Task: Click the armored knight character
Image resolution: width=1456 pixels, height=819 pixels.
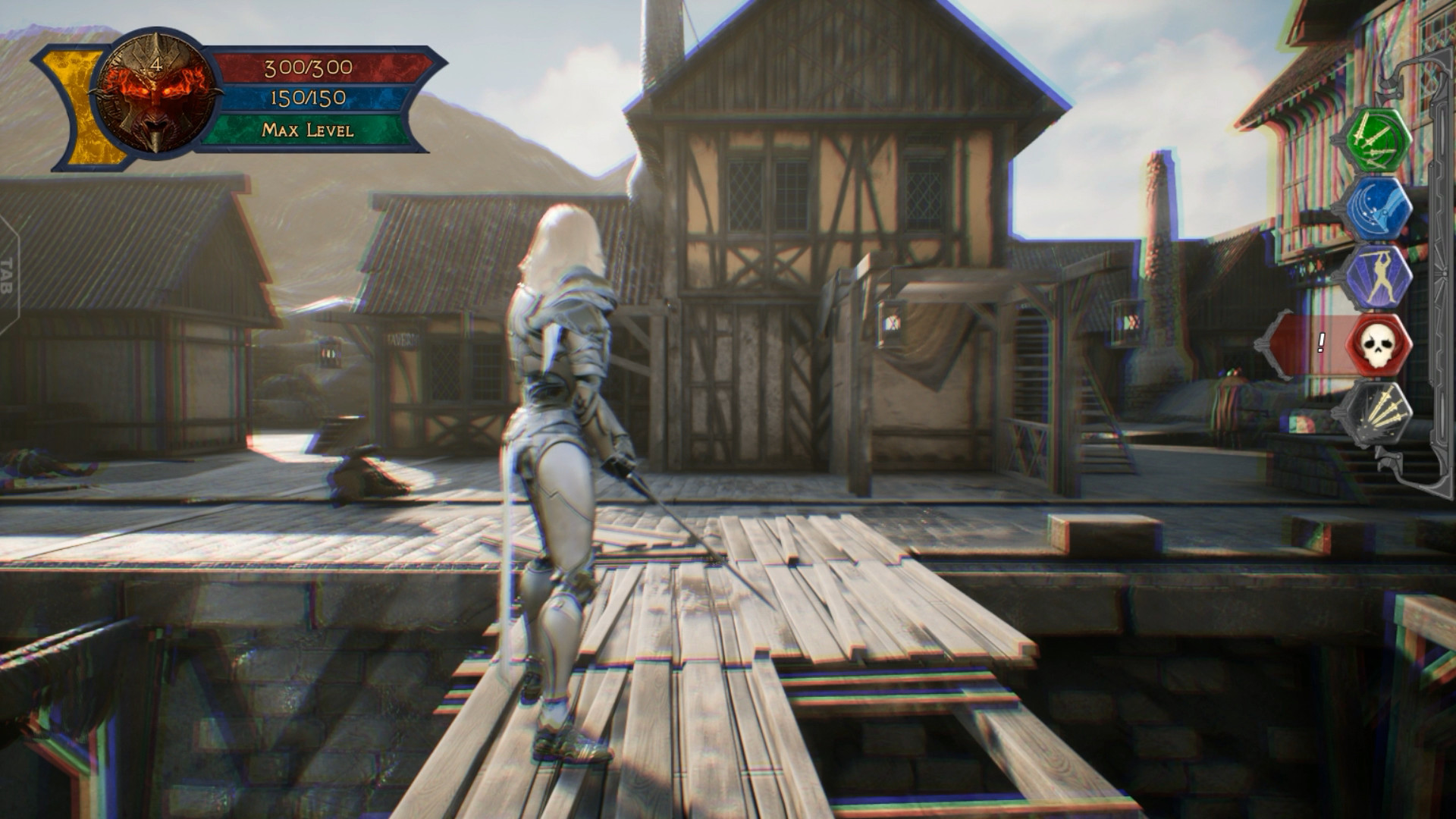Action: [x=561, y=455]
